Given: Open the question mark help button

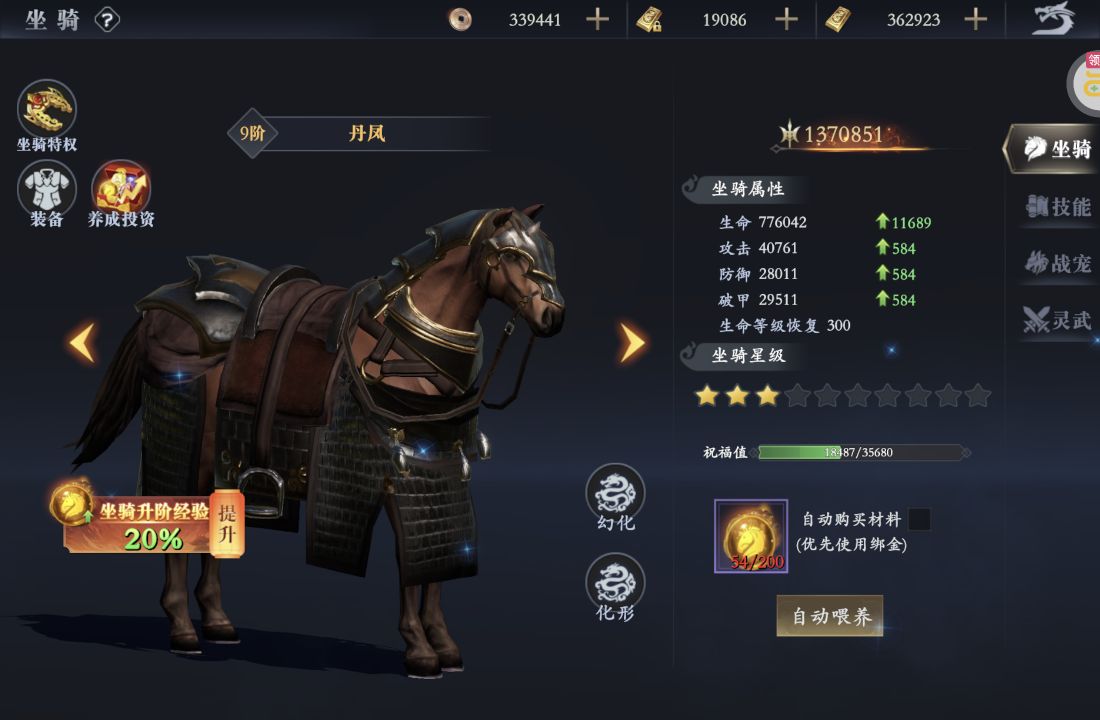Looking at the screenshot, I should 107,19.
